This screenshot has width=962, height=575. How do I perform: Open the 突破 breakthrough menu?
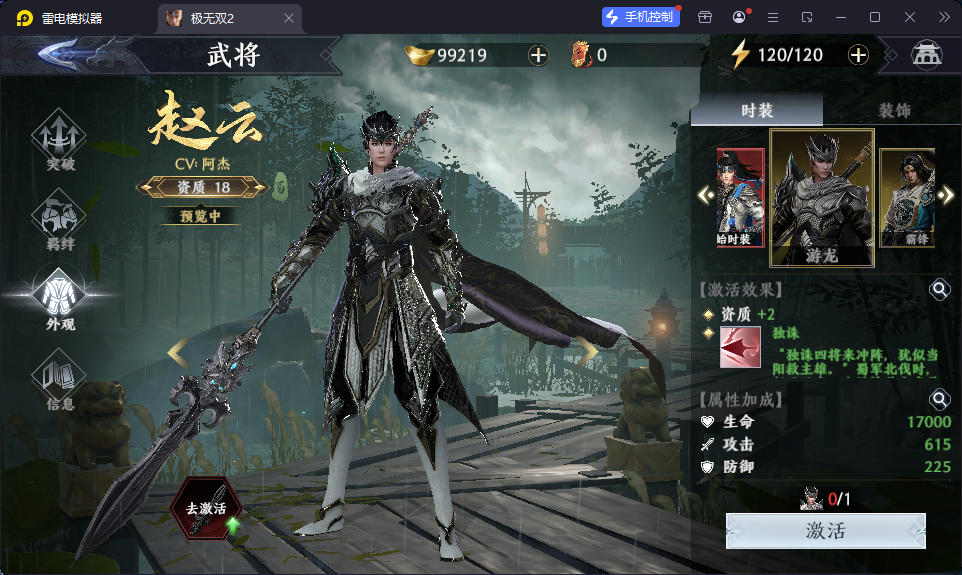pos(60,140)
